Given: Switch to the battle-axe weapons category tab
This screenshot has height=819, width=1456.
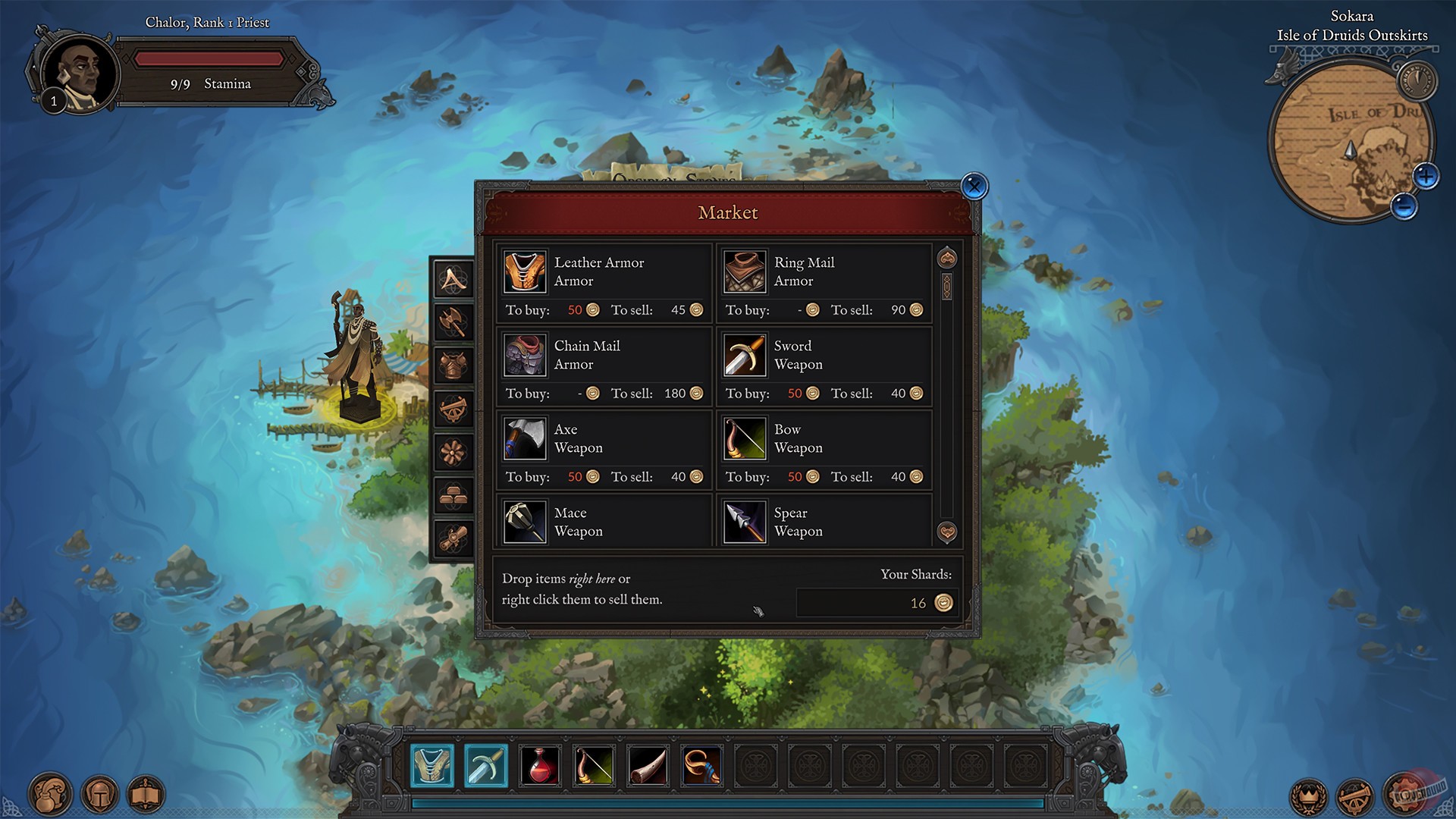Looking at the screenshot, I should tap(453, 323).
